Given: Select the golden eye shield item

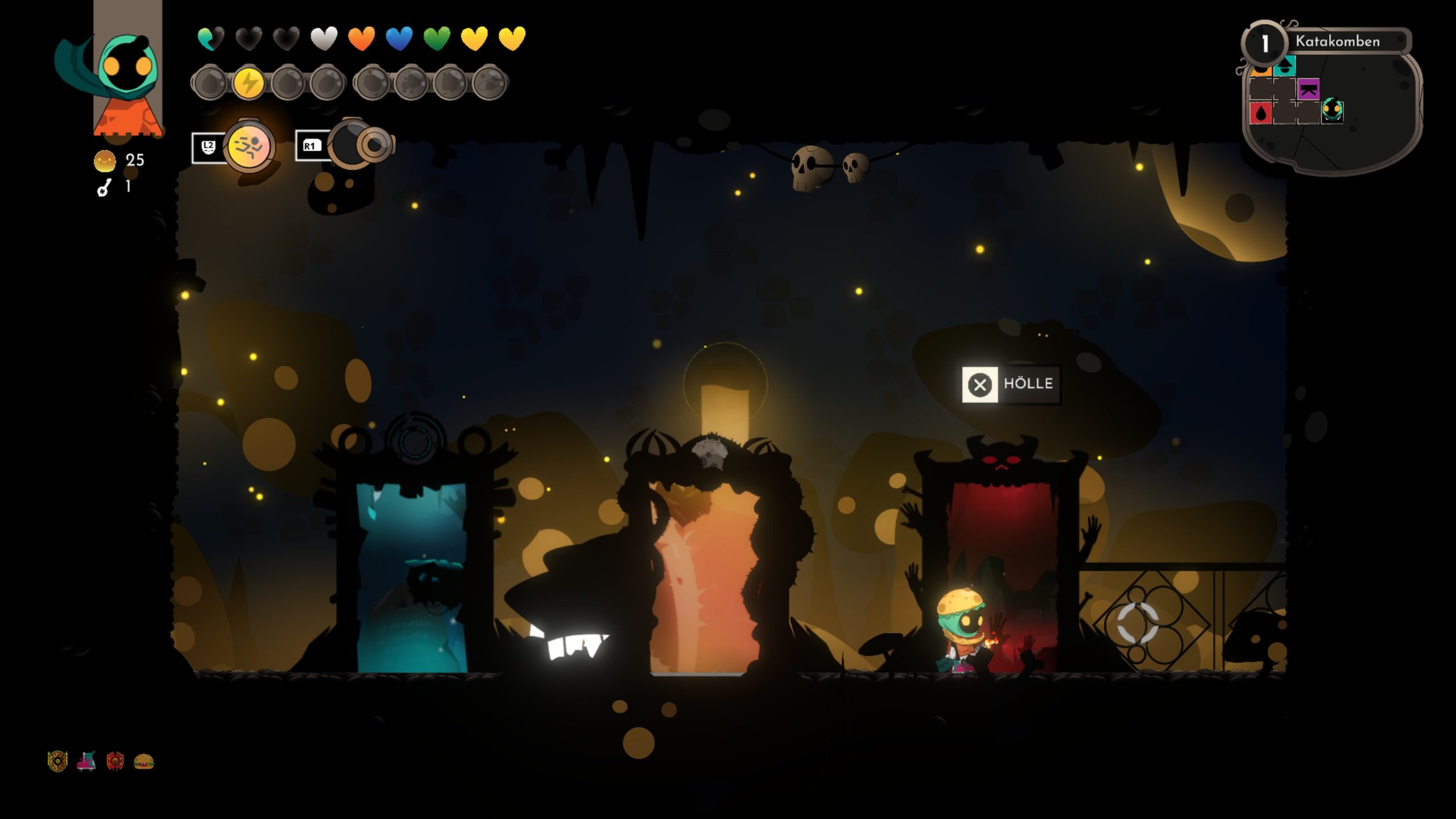Looking at the screenshot, I should (x=57, y=761).
